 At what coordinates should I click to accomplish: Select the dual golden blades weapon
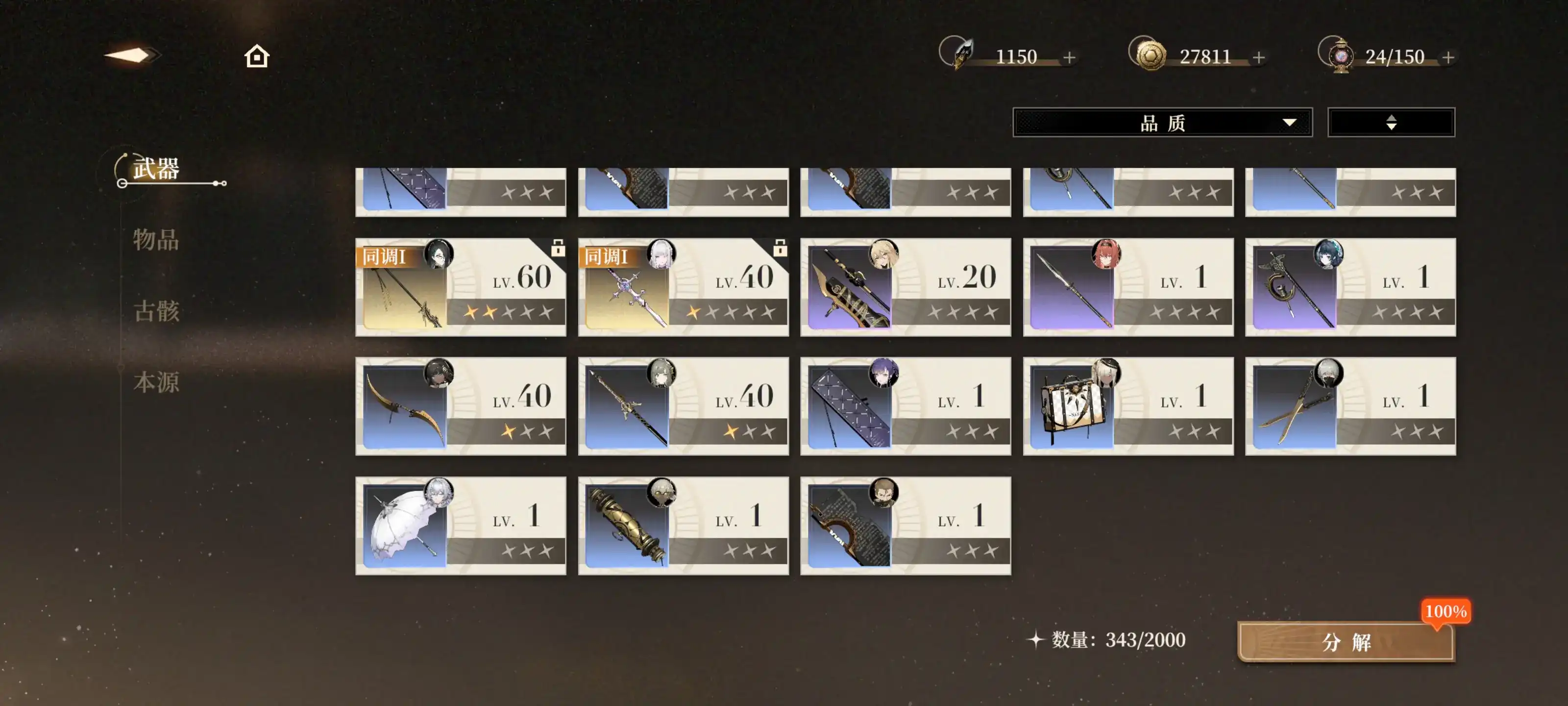pos(1350,406)
